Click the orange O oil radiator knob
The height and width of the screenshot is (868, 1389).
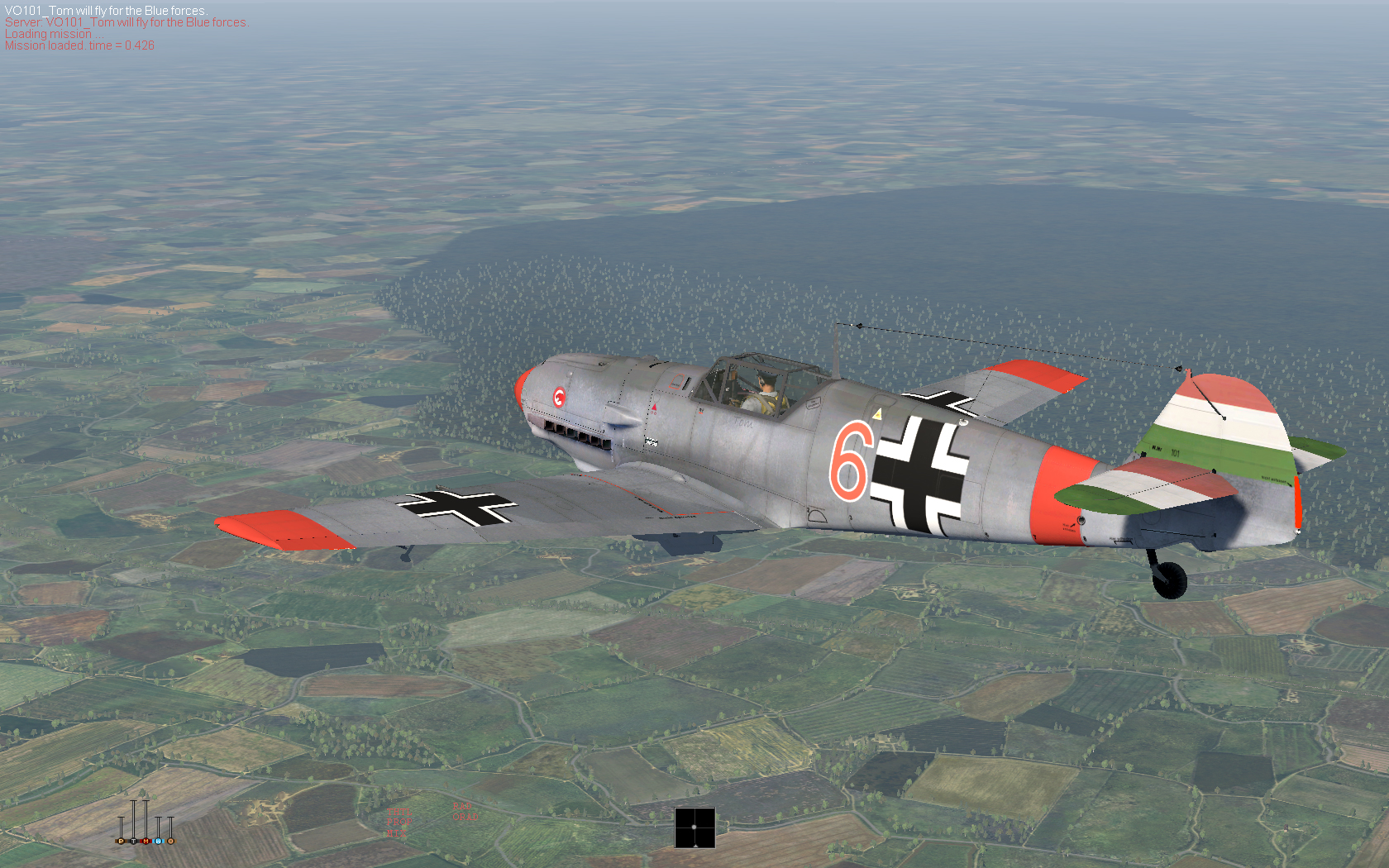pyautogui.click(x=170, y=841)
